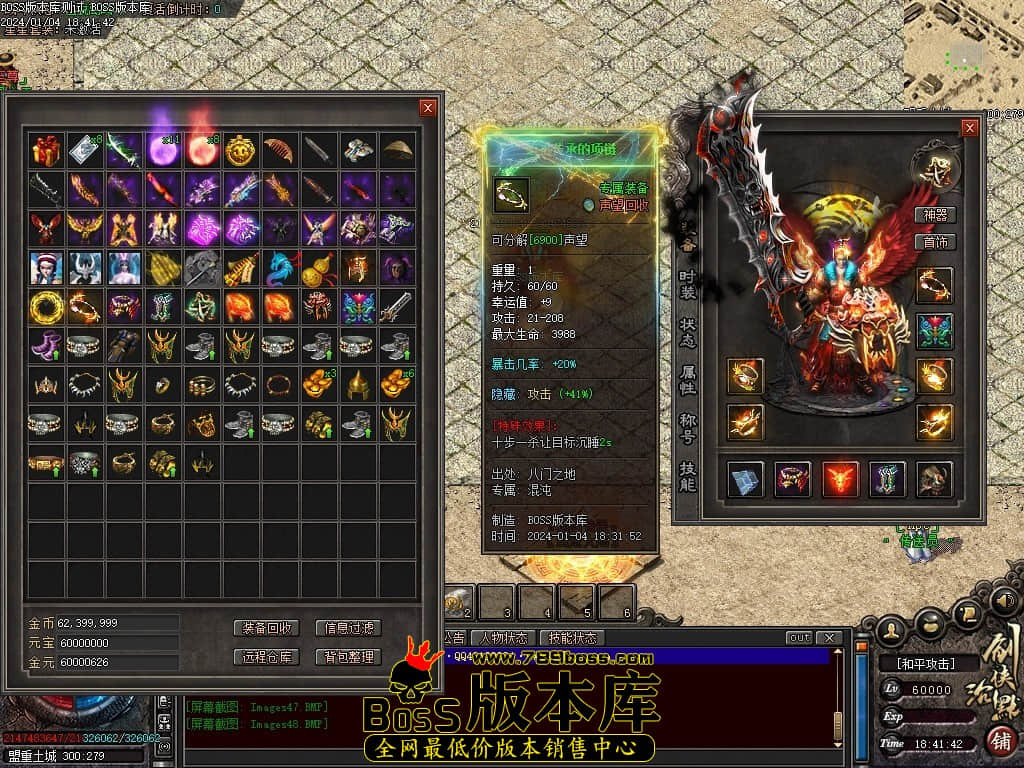Open the 远程仓库 remote warehouse
Viewport: 1024px width, 768px height.
(268, 657)
